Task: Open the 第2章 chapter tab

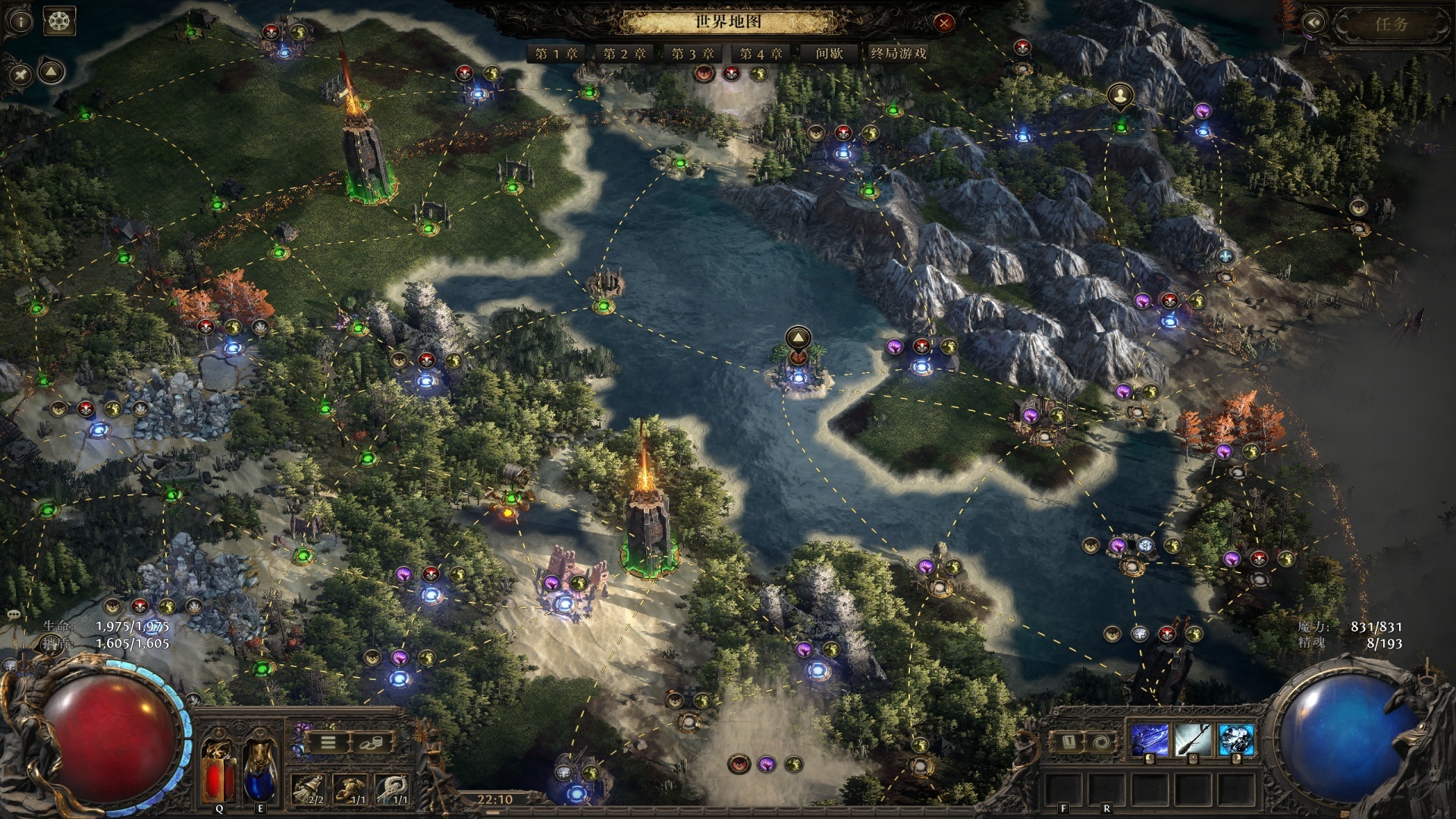Action: click(624, 54)
